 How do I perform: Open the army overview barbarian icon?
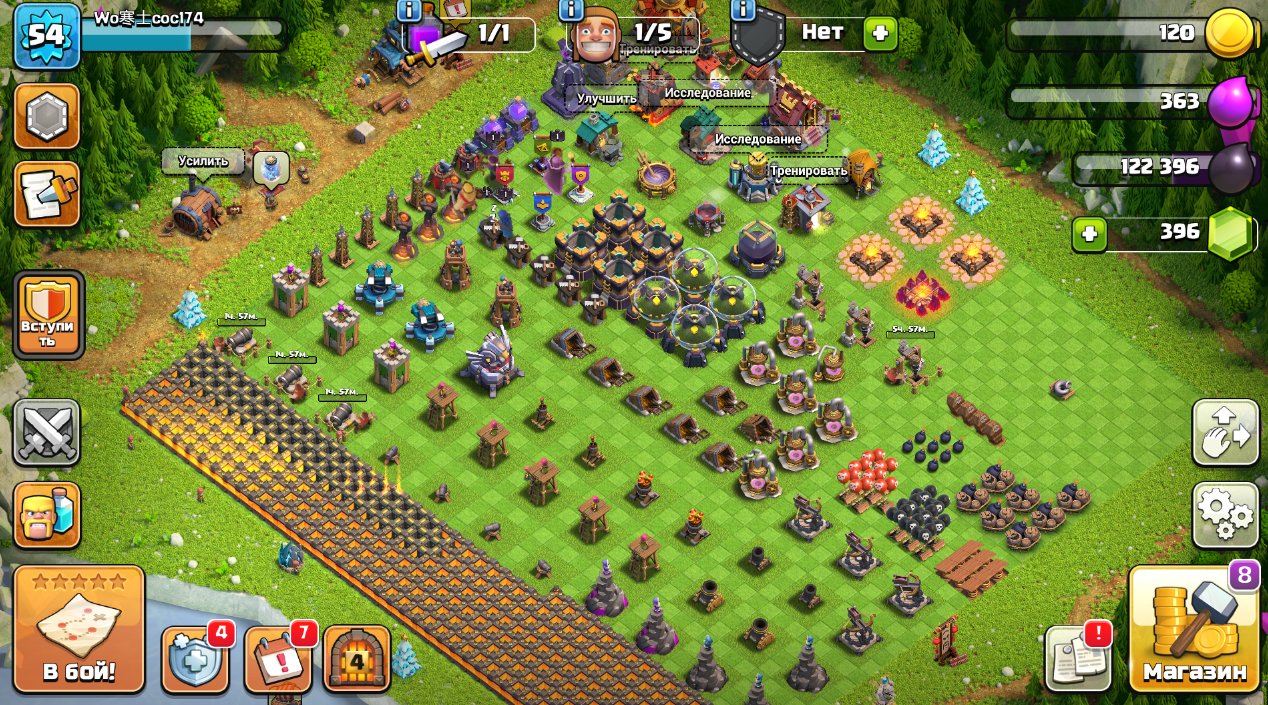(47, 515)
